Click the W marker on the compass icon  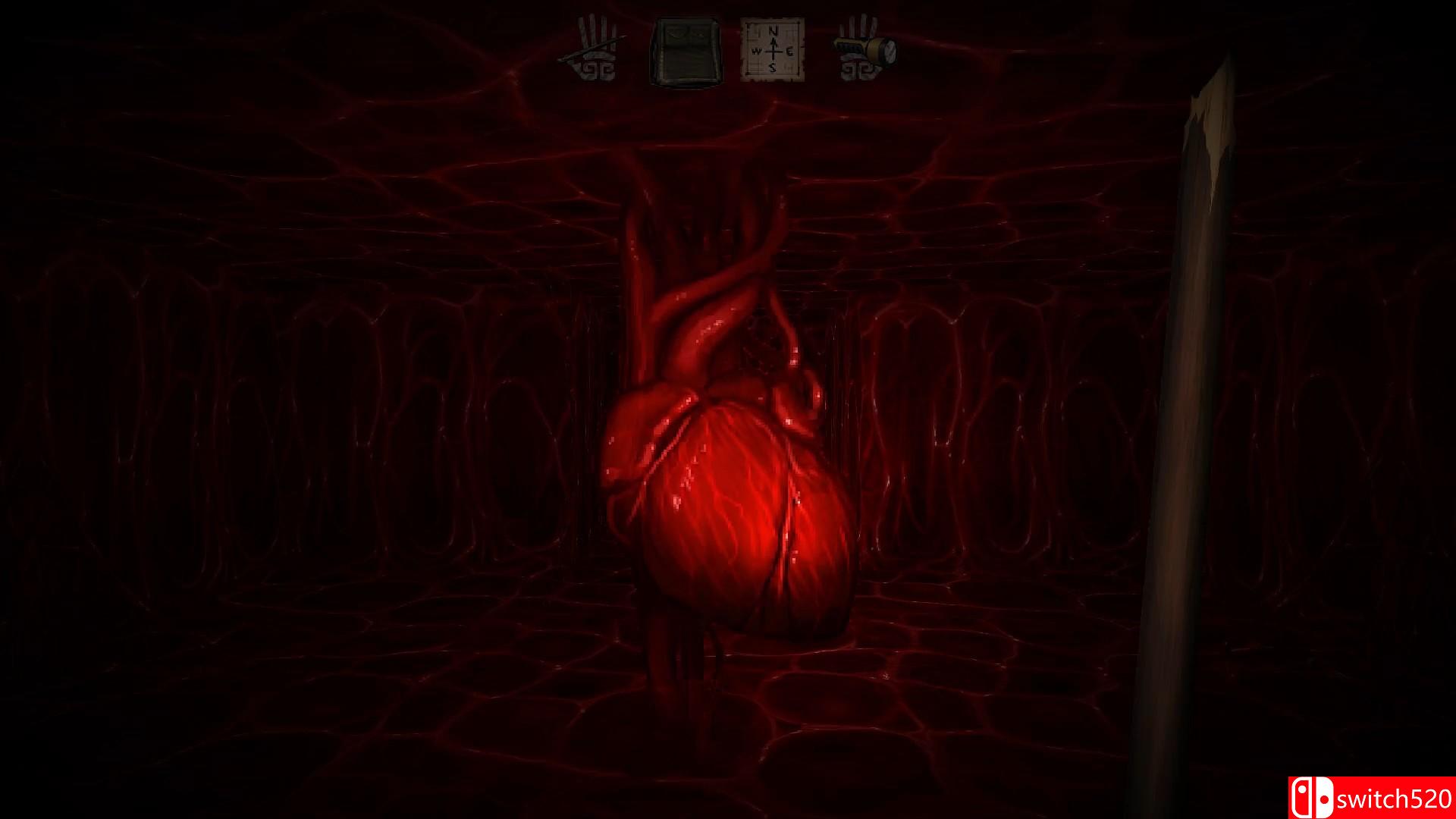pos(756,52)
